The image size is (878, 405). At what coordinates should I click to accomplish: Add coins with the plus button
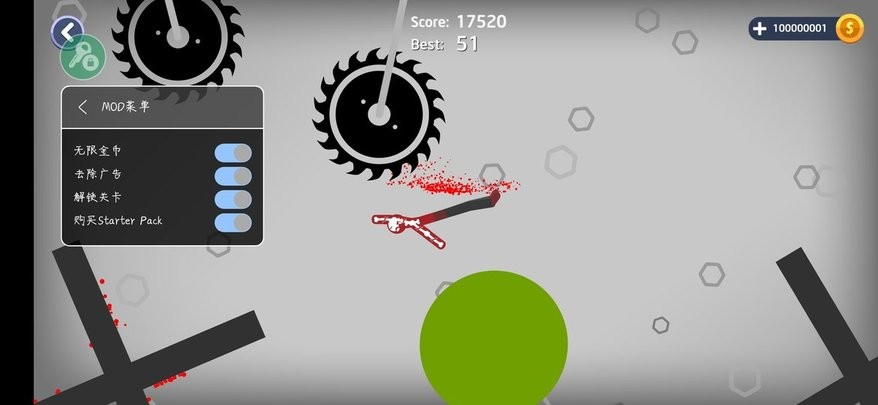pyautogui.click(x=763, y=28)
